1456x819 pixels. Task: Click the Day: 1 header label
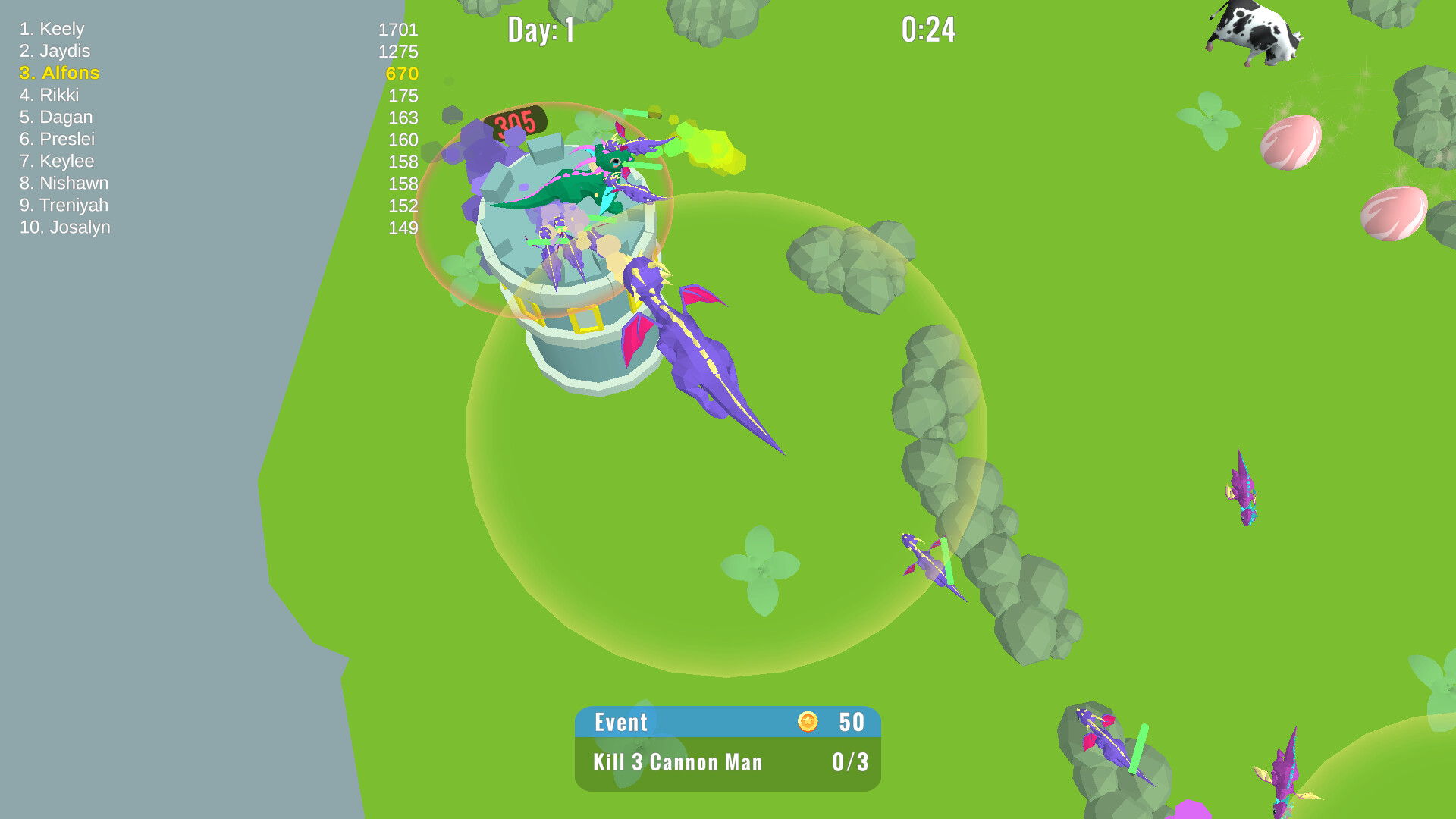pyautogui.click(x=541, y=30)
